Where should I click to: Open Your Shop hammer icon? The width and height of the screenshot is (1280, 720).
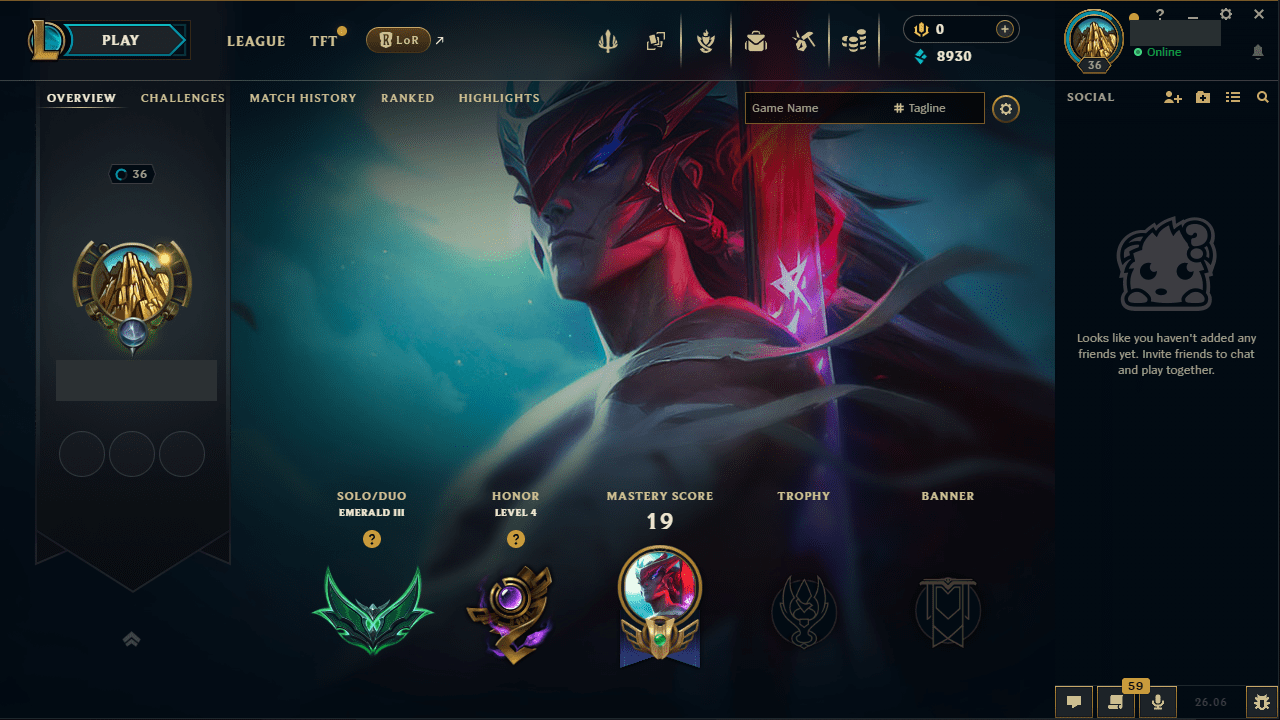tap(804, 40)
